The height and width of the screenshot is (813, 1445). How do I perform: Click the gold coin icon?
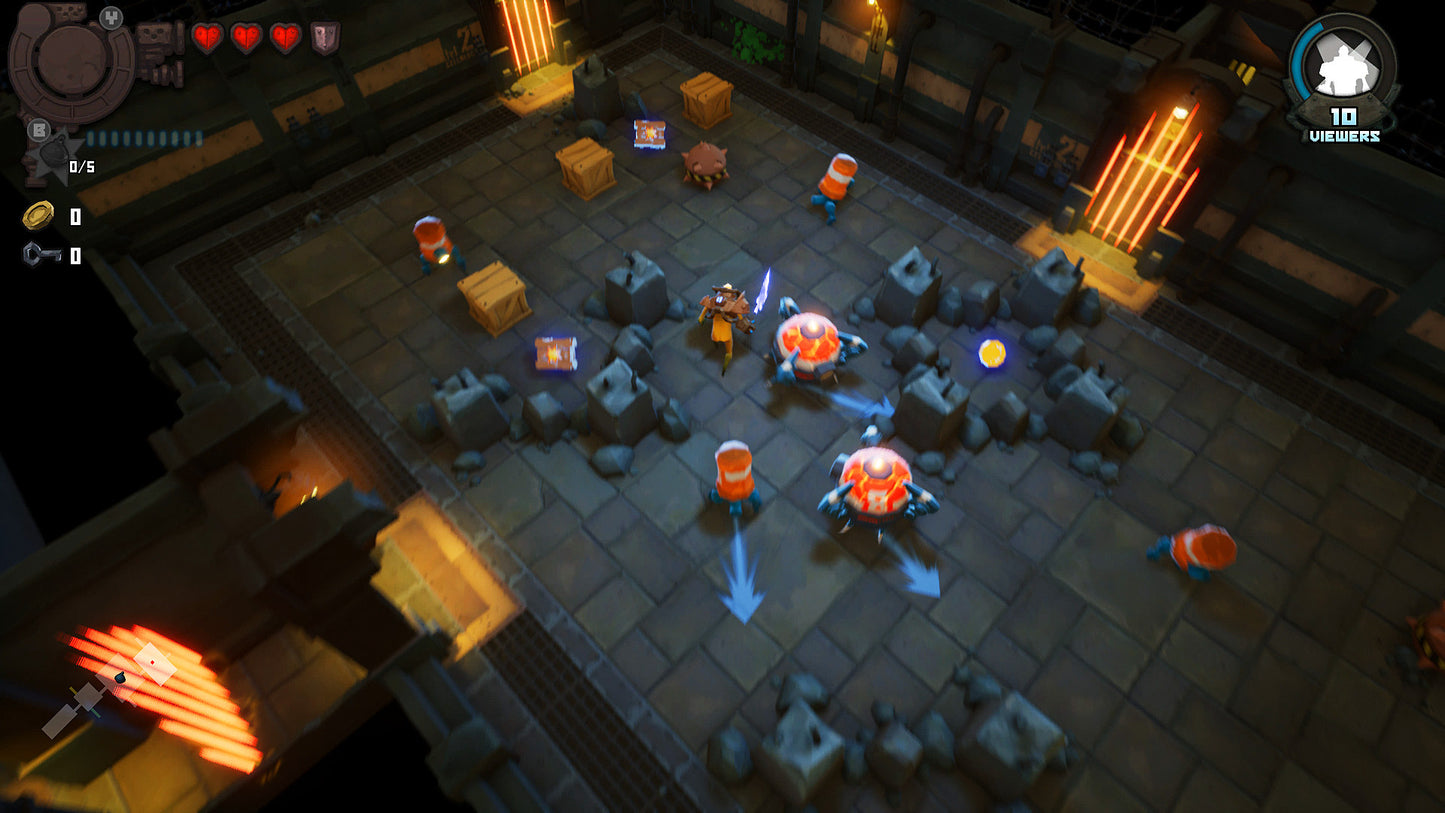click(x=38, y=215)
